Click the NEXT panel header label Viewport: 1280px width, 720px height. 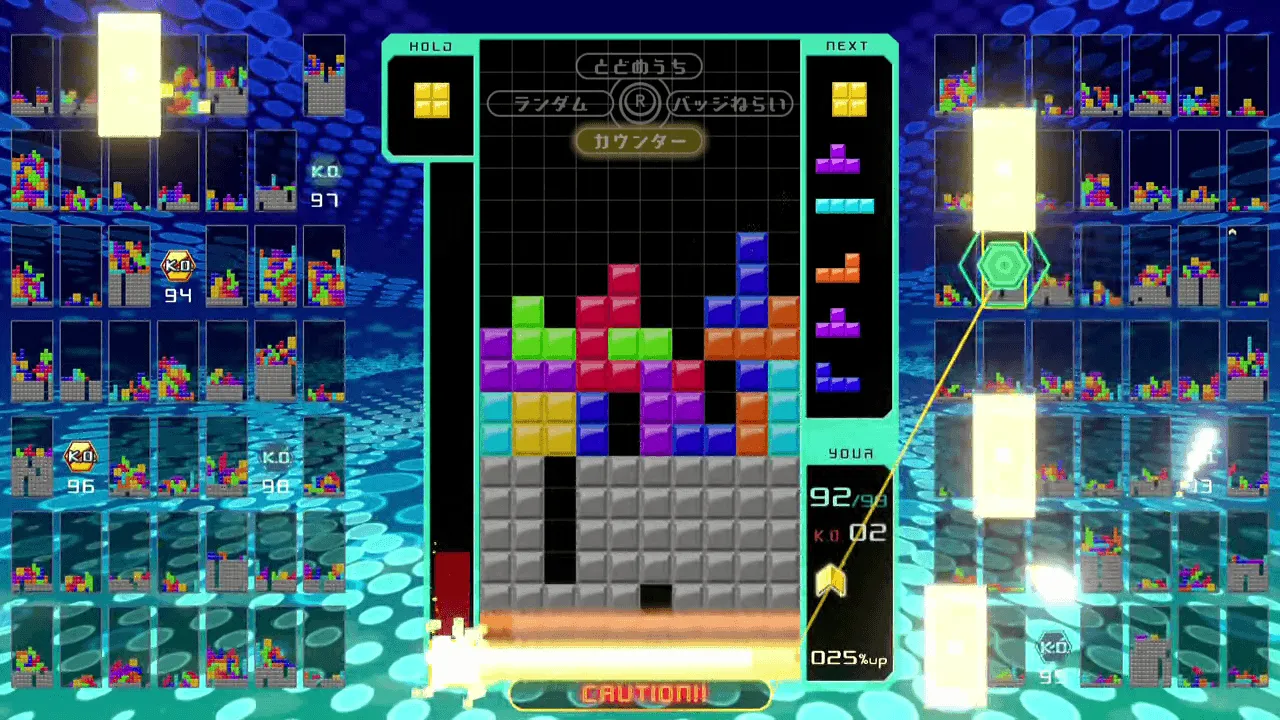(x=847, y=44)
